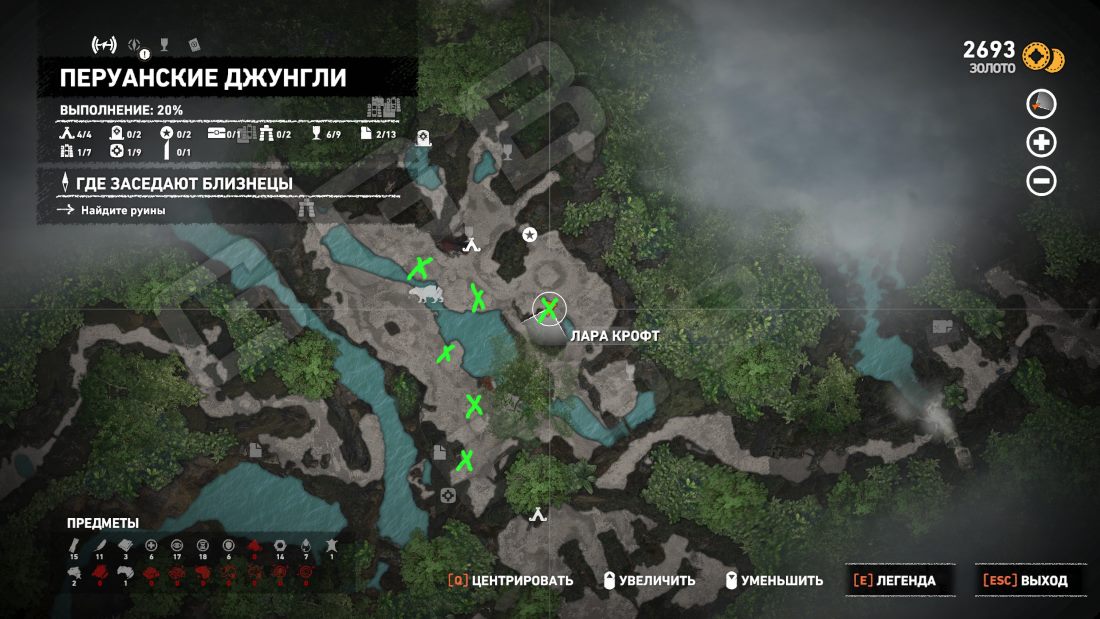
Task: Switch to the document card tab
Action: point(195,44)
